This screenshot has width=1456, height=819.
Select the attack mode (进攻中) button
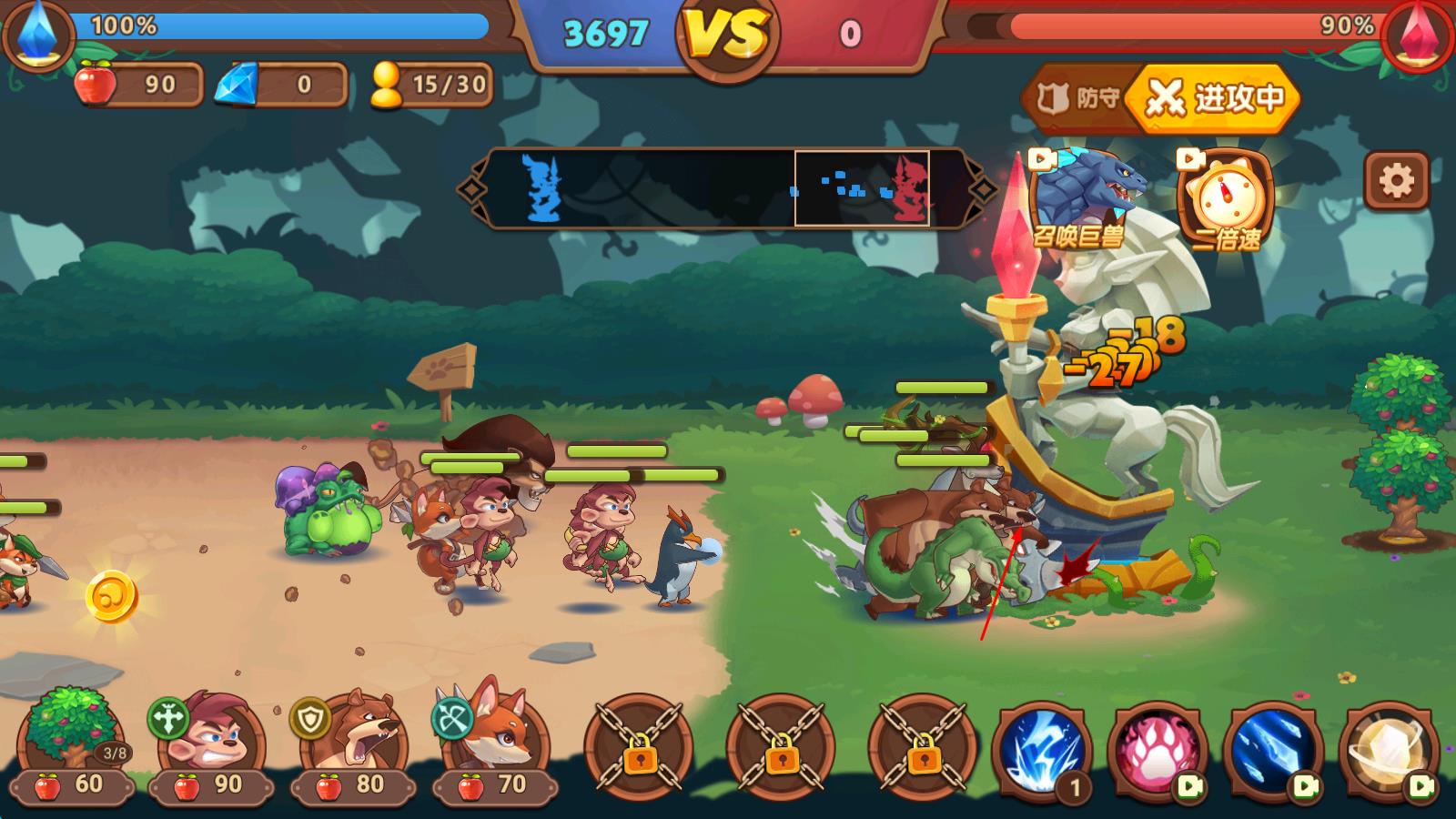[x=1214, y=98]
